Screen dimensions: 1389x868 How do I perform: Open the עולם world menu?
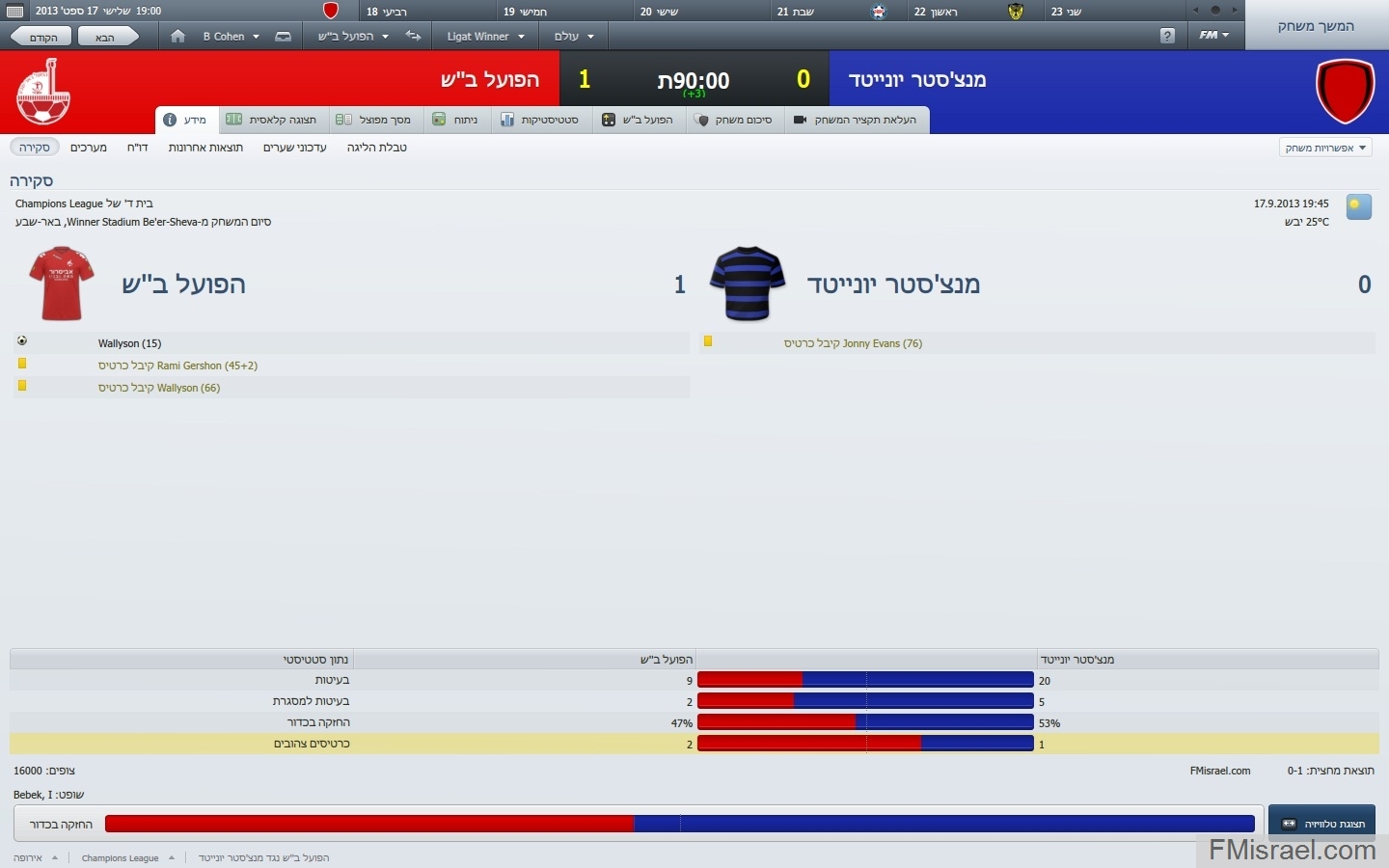pos(573,37)
